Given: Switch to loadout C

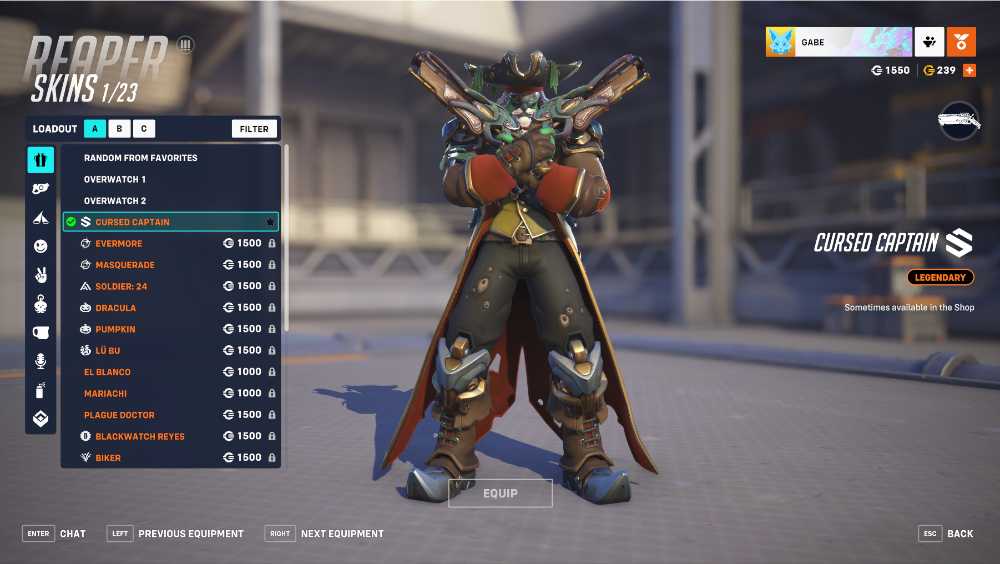Looking at the screenshot, I should [x=143, y=129].
